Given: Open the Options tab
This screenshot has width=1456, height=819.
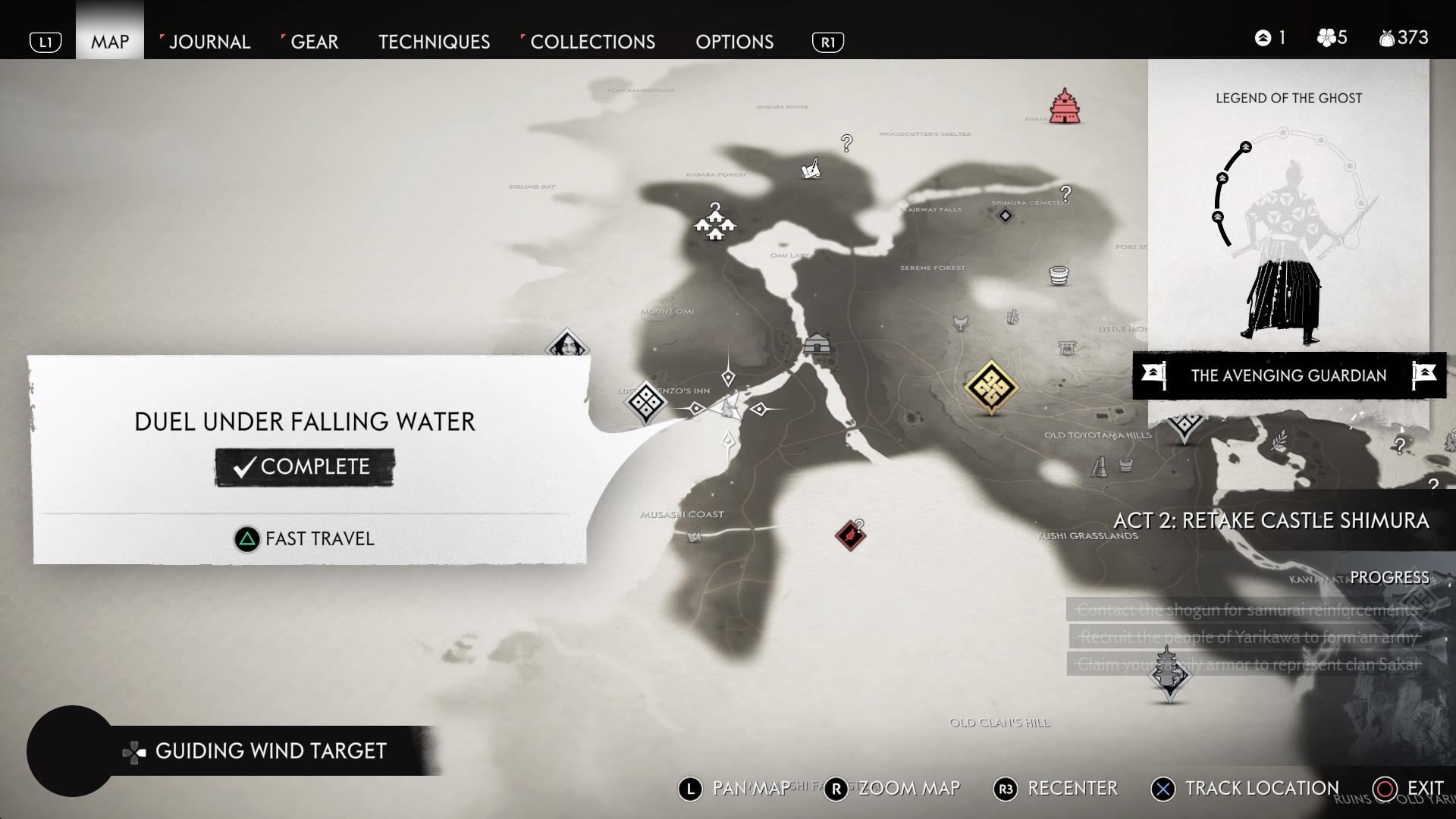Looking at the screenshot, I should (x=734, y=42).
